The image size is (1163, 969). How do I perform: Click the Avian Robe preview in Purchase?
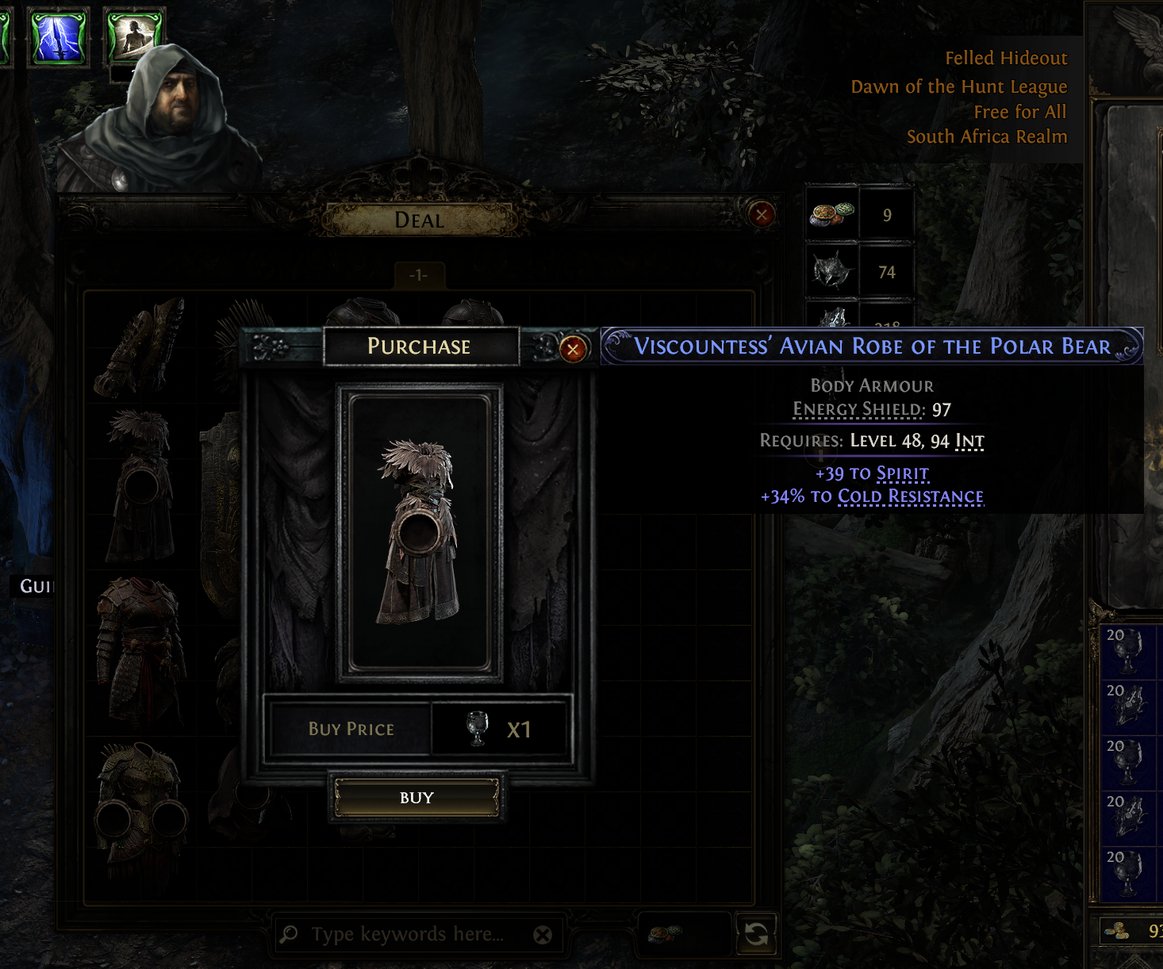[420, 532]
